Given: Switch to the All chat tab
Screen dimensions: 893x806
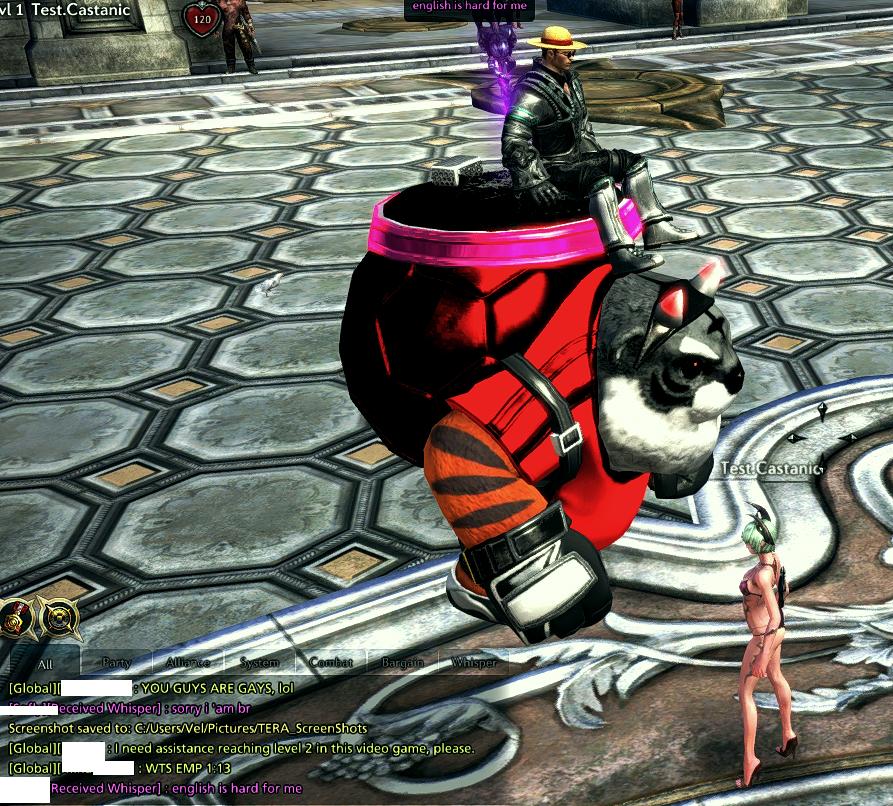Looking at the screenshot, I should coord(45,664).
